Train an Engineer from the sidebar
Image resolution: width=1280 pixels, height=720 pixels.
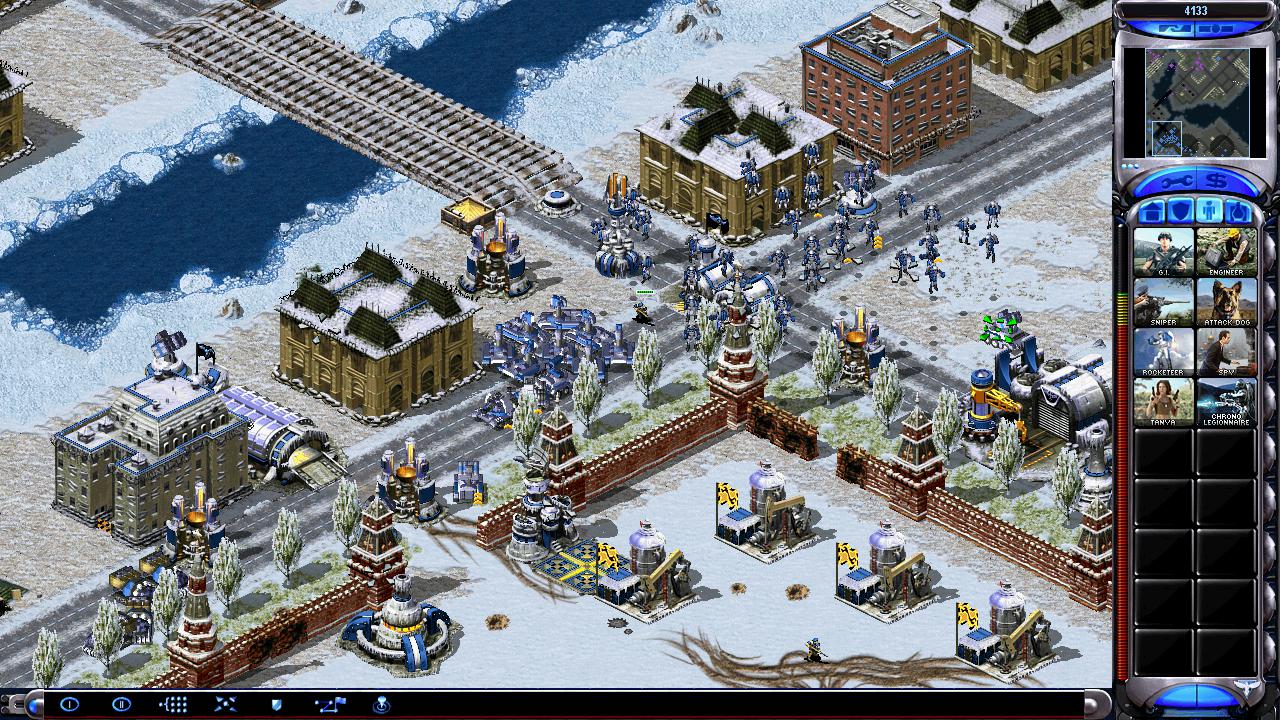(x=1226, y=251)
